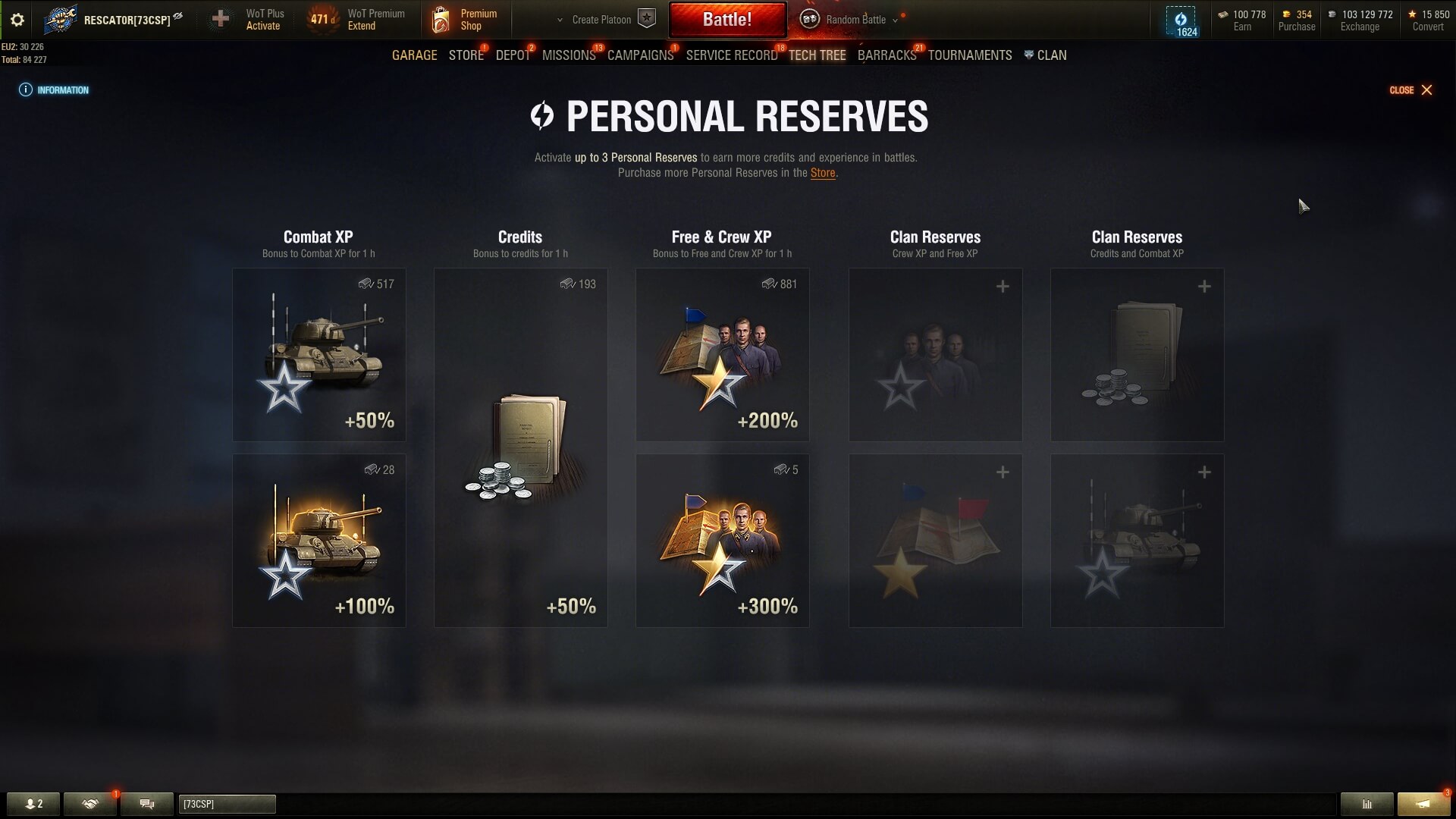Select the +50% Credits reserve card
Image resolution: width=1456 pixels, height=819 pixels.
[520, 447]
